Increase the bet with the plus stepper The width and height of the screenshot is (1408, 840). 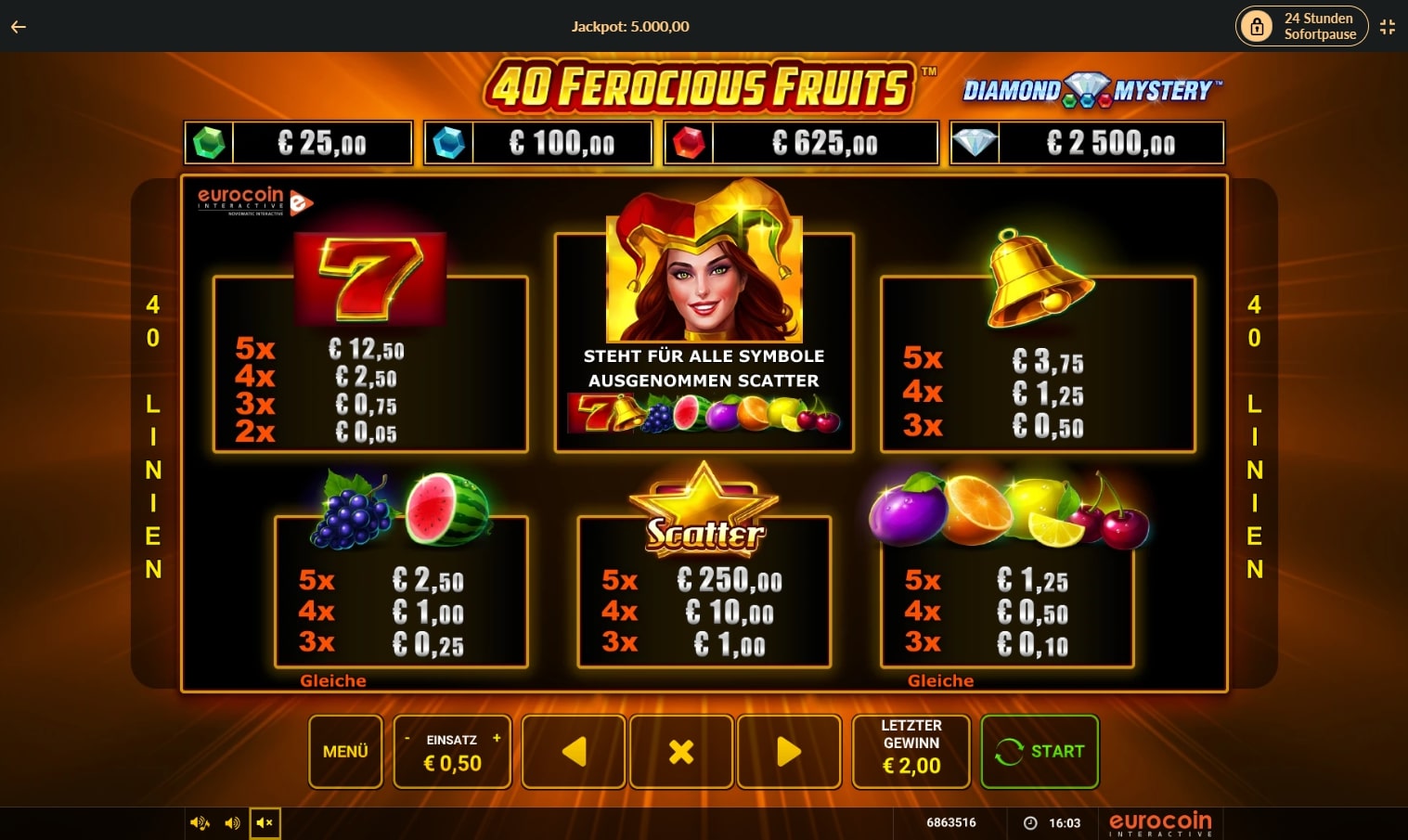pos(497,739)
